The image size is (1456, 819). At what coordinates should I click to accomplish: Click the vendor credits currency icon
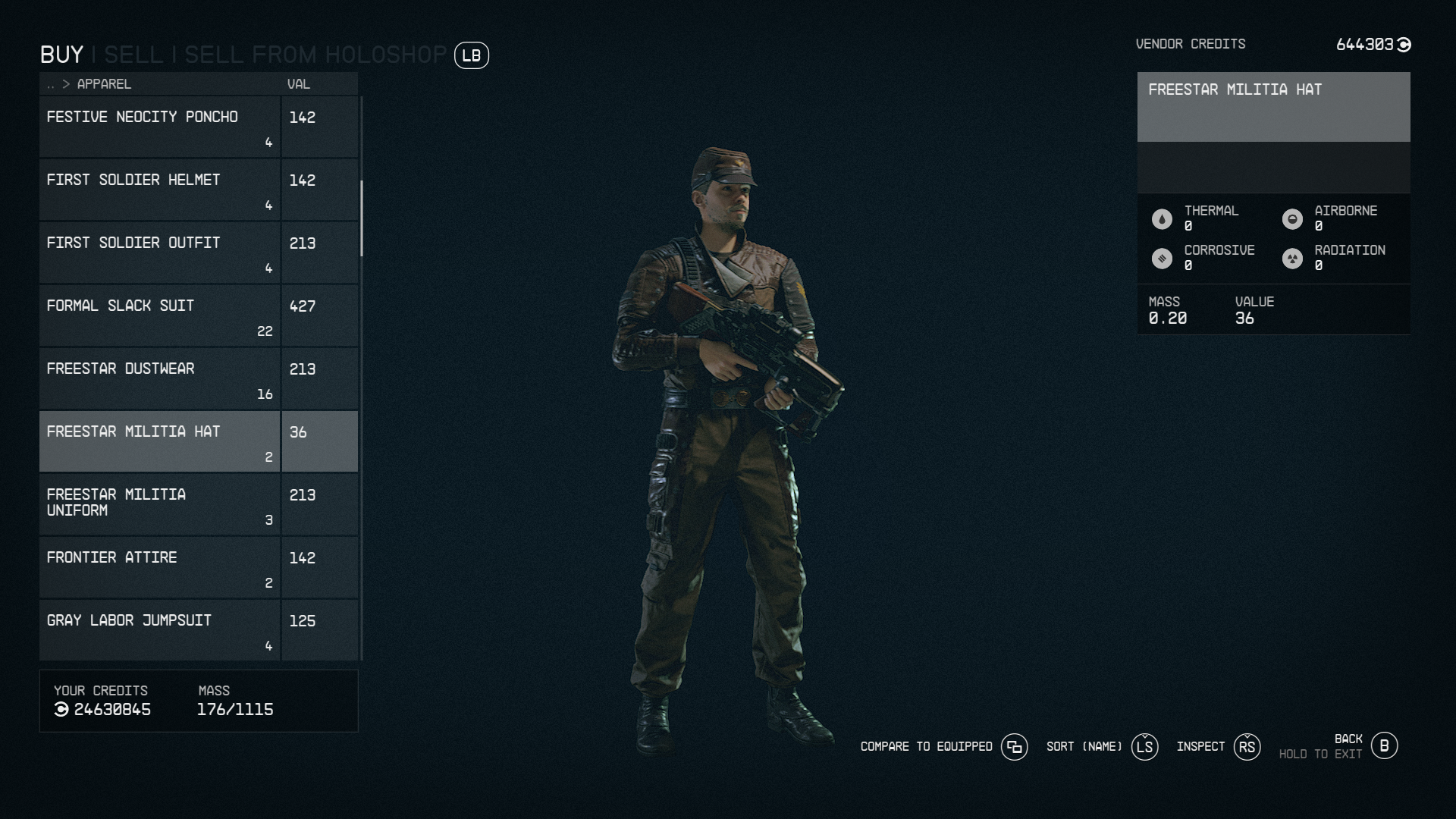coord(1404,44)
